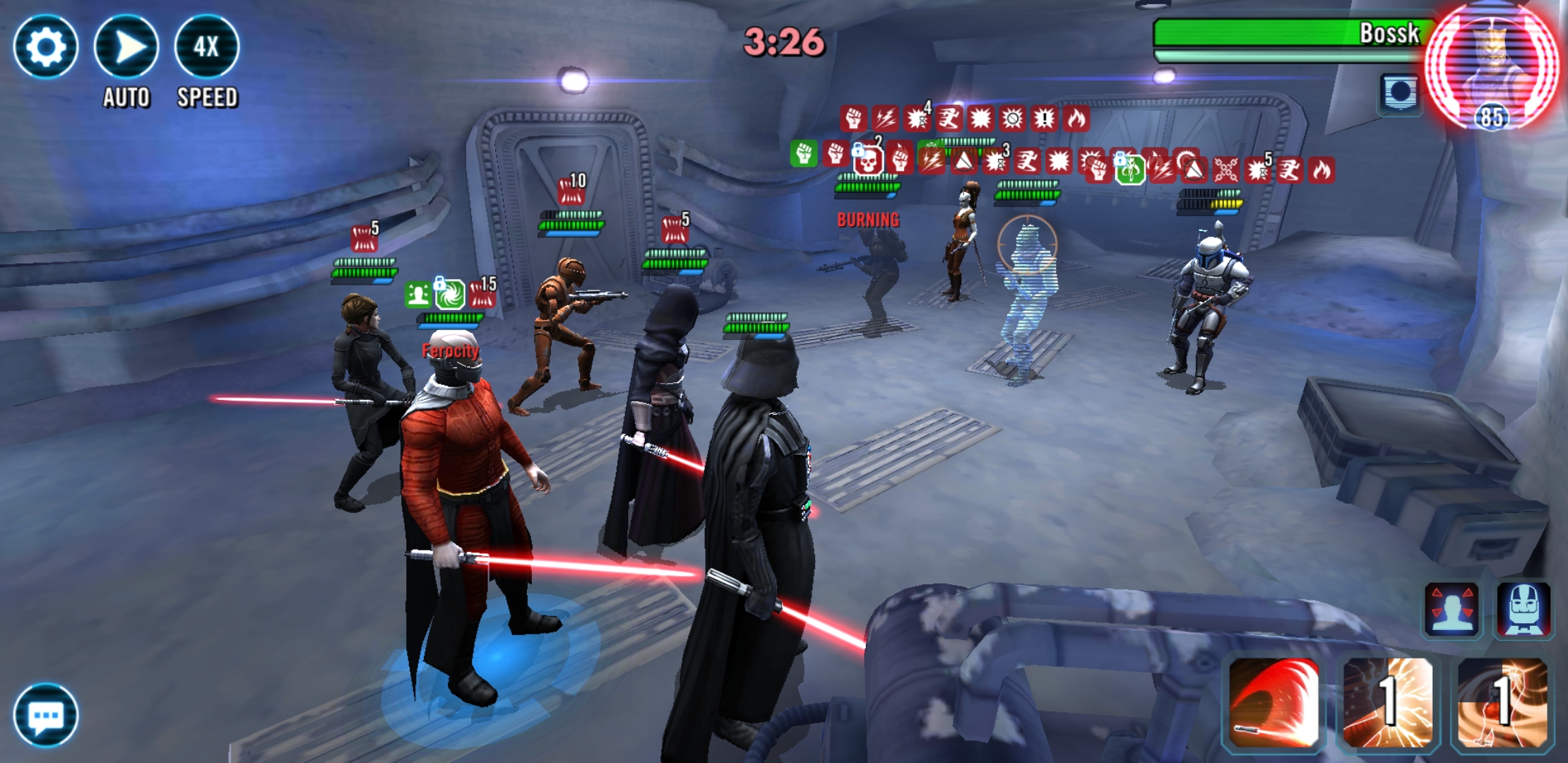Use the red lightsaber slash ability
The width and height of the screenshot is (1568, 763).
point(1273,702)
